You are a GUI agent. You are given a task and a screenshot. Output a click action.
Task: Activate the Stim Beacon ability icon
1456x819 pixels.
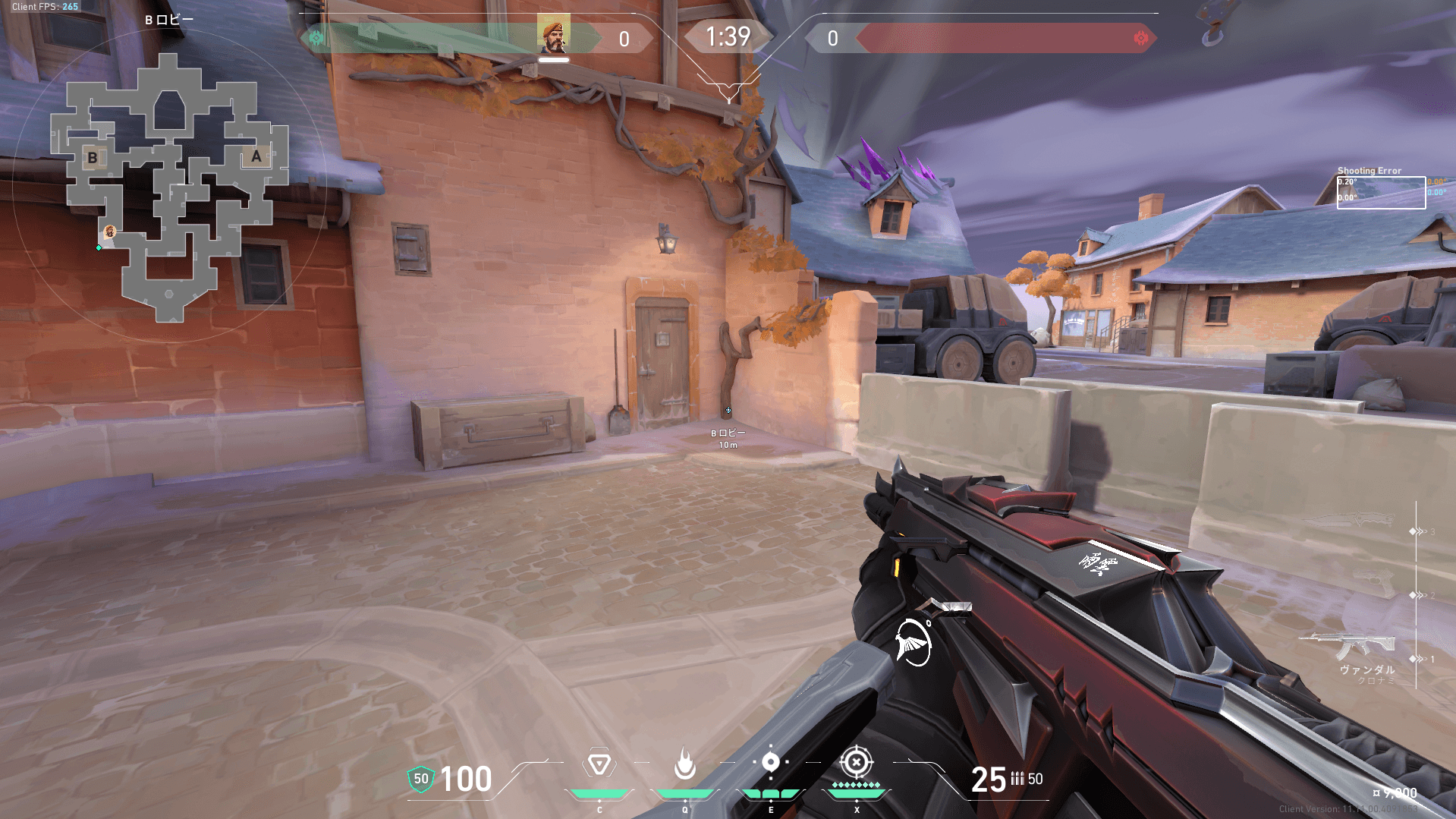[599, 763]
